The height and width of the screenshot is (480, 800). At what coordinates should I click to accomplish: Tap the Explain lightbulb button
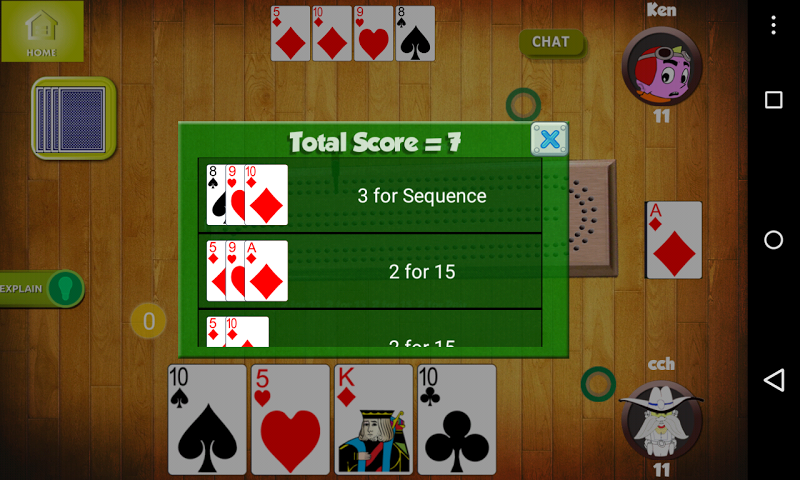(65, 289)
